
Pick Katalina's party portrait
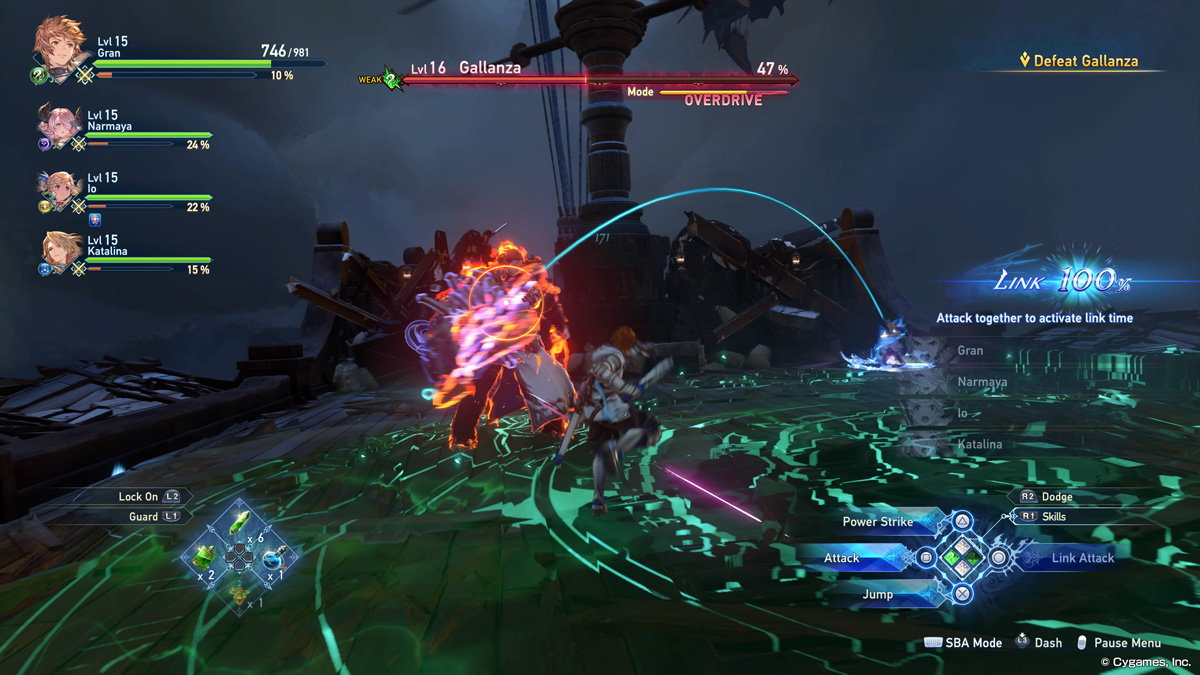(60, 250)
